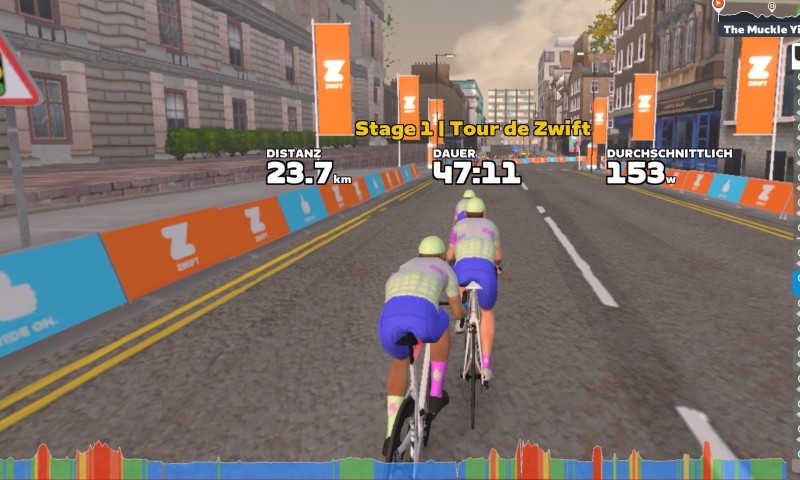Click the Muckle Yi route elevation profile
Image resolution: width=800 pixels, height=480 pixels.
(x=760, y=12)
